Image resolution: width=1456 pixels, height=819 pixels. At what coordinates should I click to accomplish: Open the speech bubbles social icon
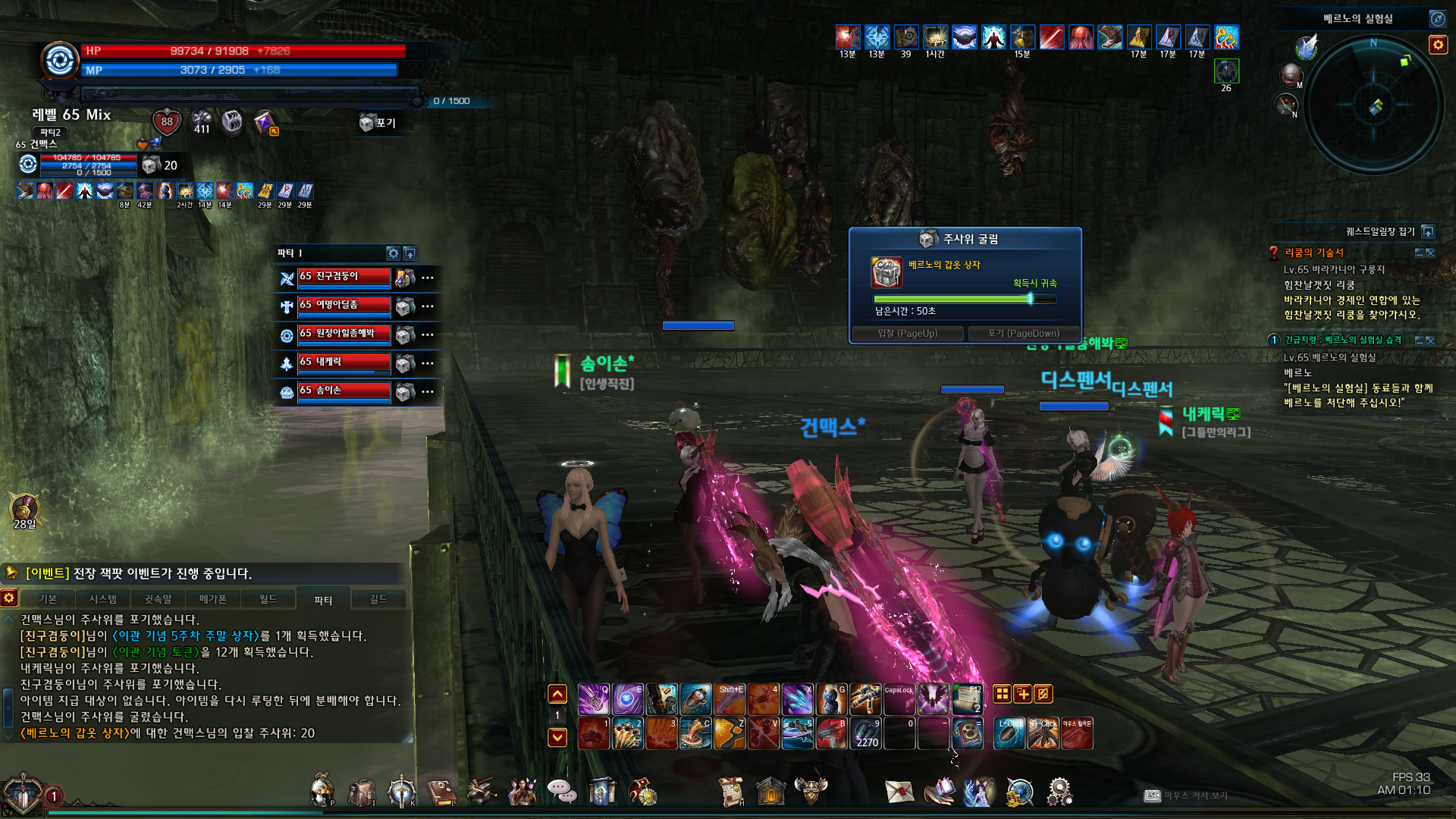click(562, 792)
